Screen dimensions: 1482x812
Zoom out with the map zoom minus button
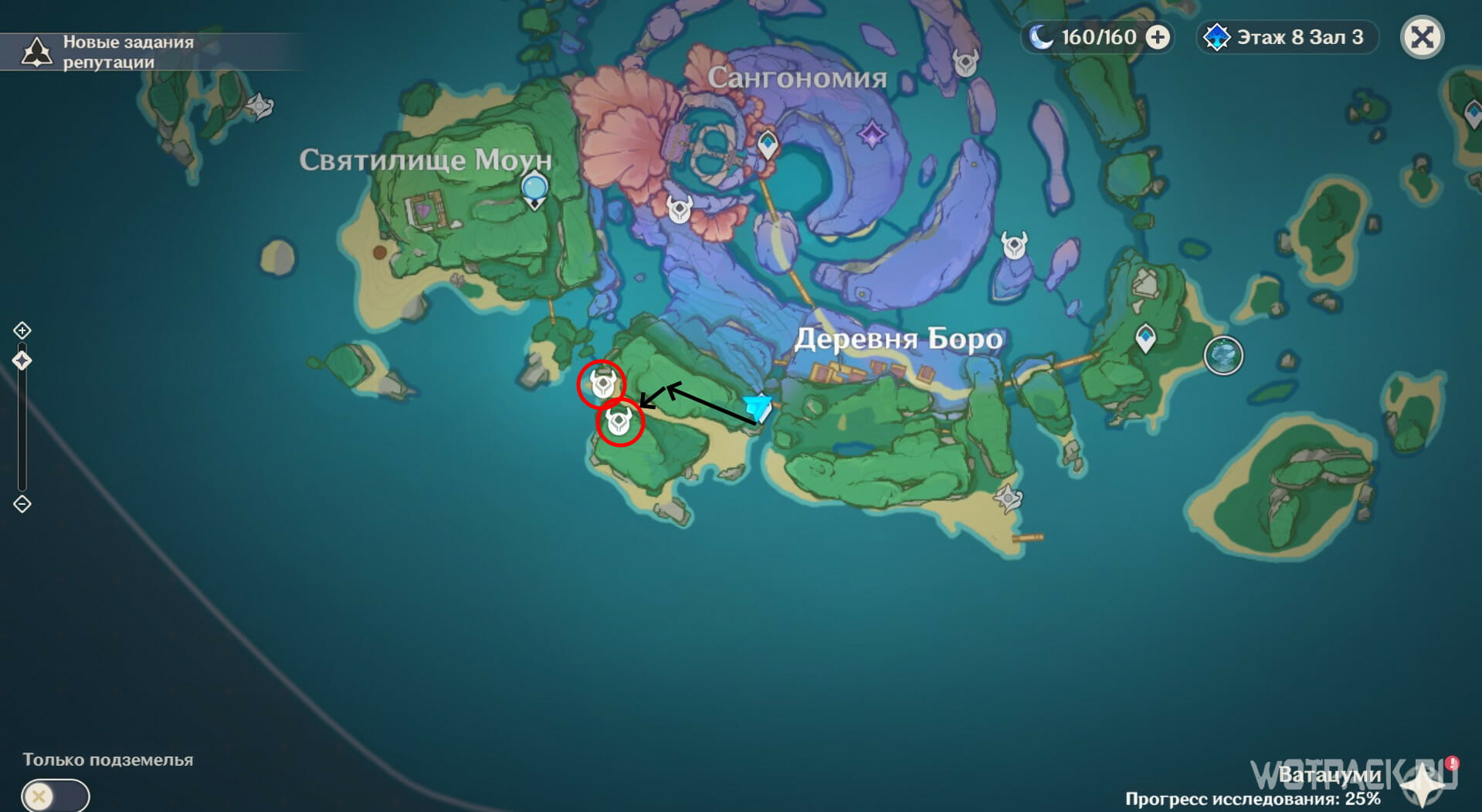pyautogui.click(x=22, y=504)
